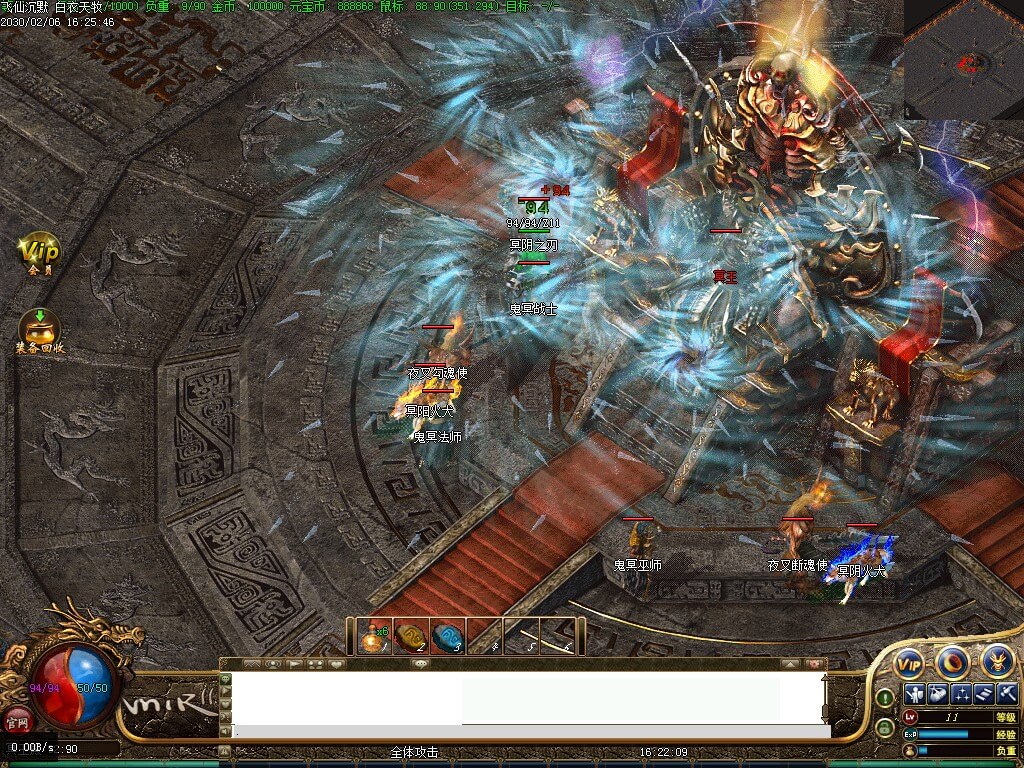Screen dimensions: 1024x768
Task: Use the orange potion in hotbar slot 1
Action: click(375, 636)
